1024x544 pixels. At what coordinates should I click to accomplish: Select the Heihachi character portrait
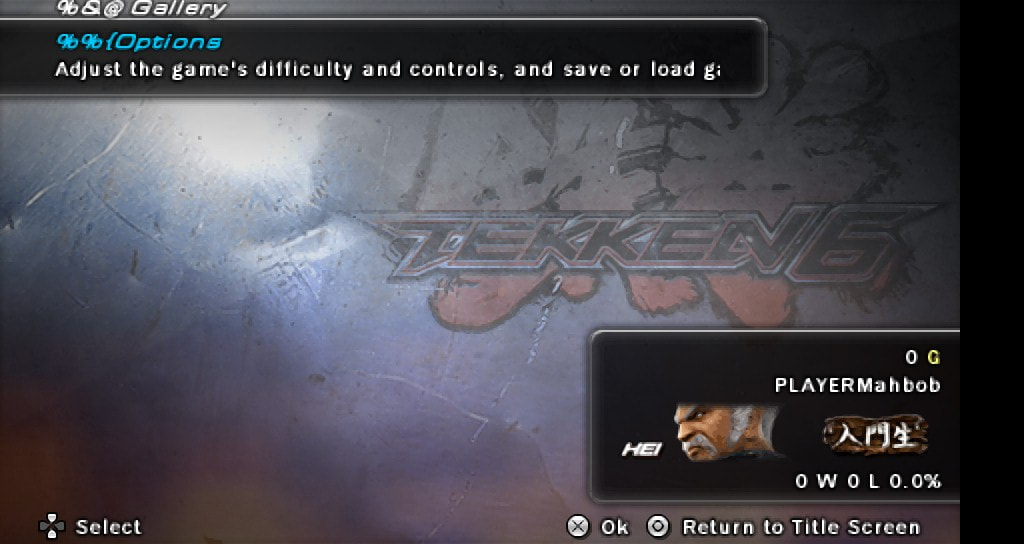pos(725,433)
